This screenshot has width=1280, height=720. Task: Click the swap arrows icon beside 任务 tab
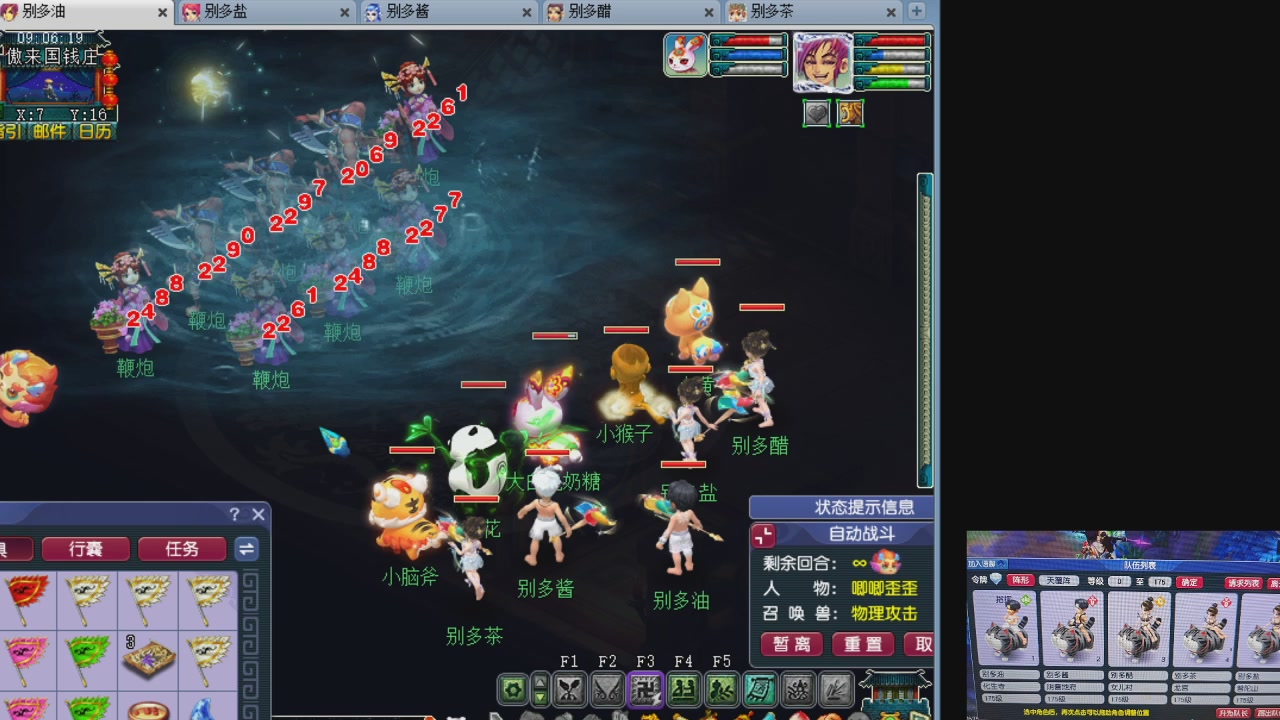pyautogui.click(x=246, y=550)
